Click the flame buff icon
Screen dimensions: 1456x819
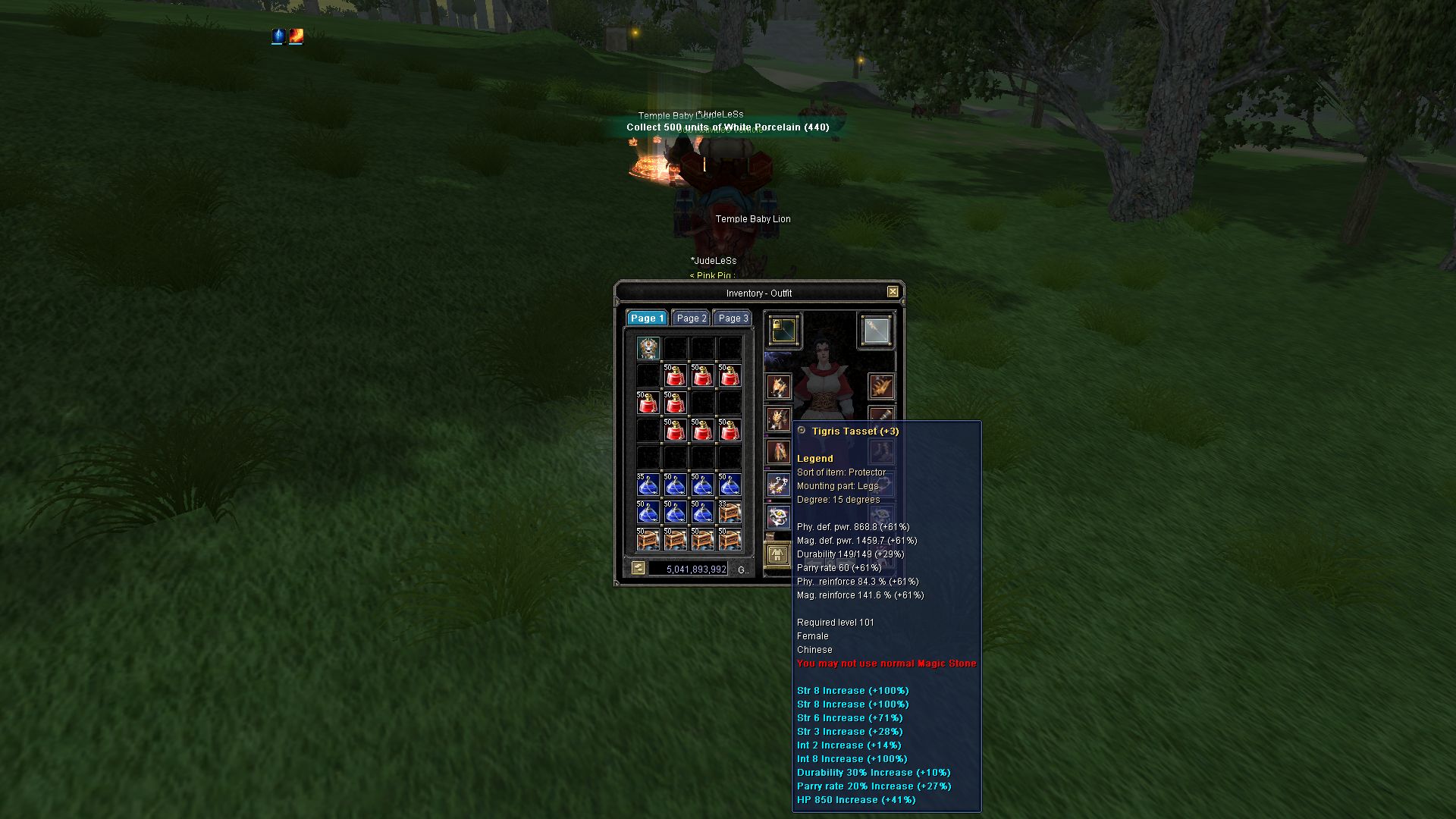(296, 36)
